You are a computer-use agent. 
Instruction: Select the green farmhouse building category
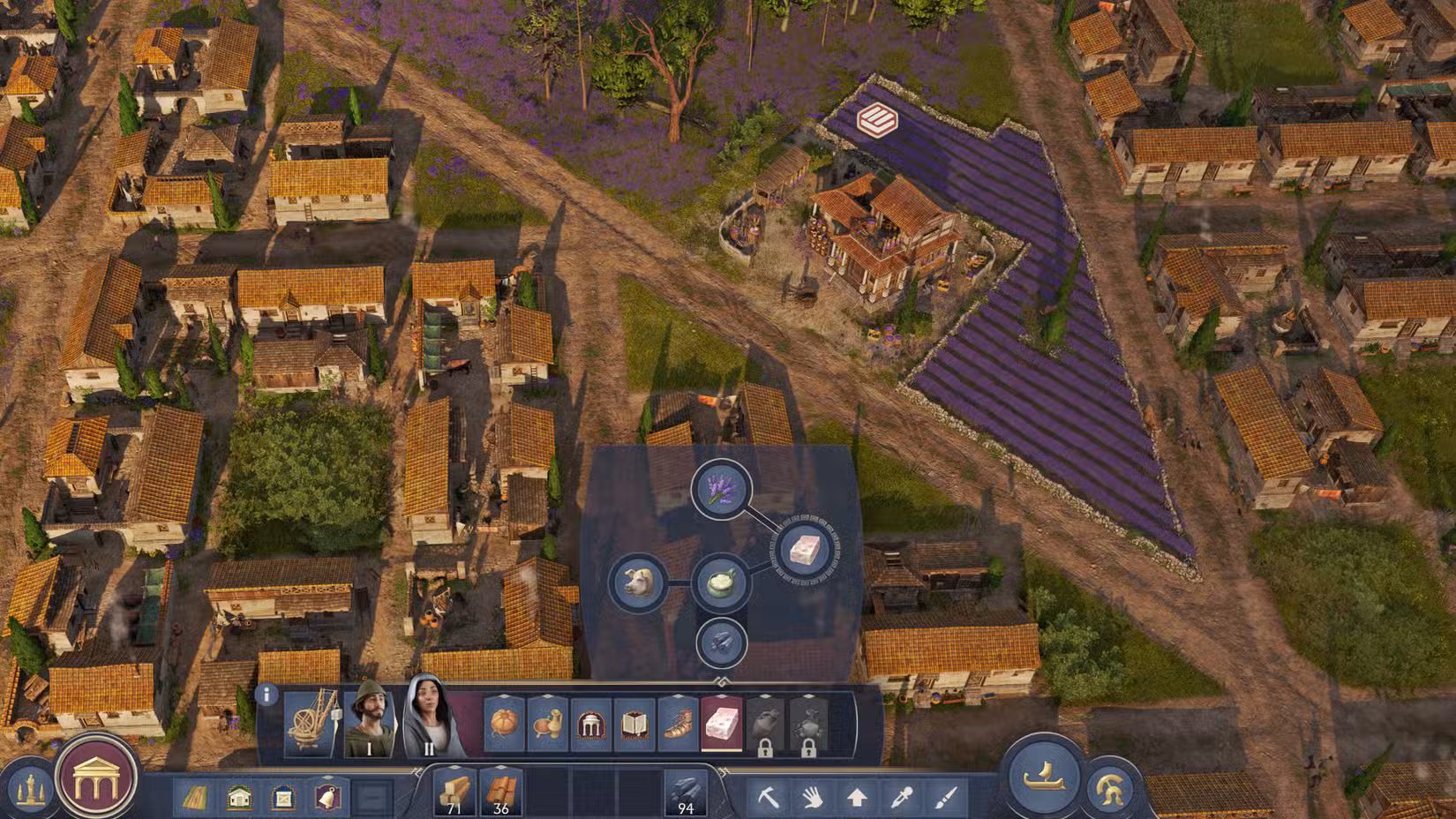tap(238, 797)
